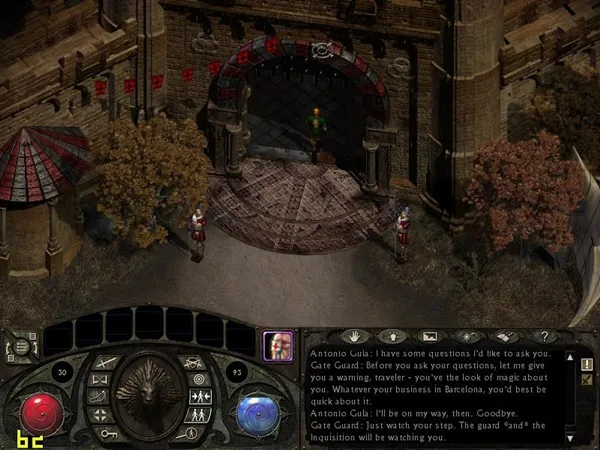Click the key icon button
Viewport: 600px width, 450px height.
click(107, 433)
